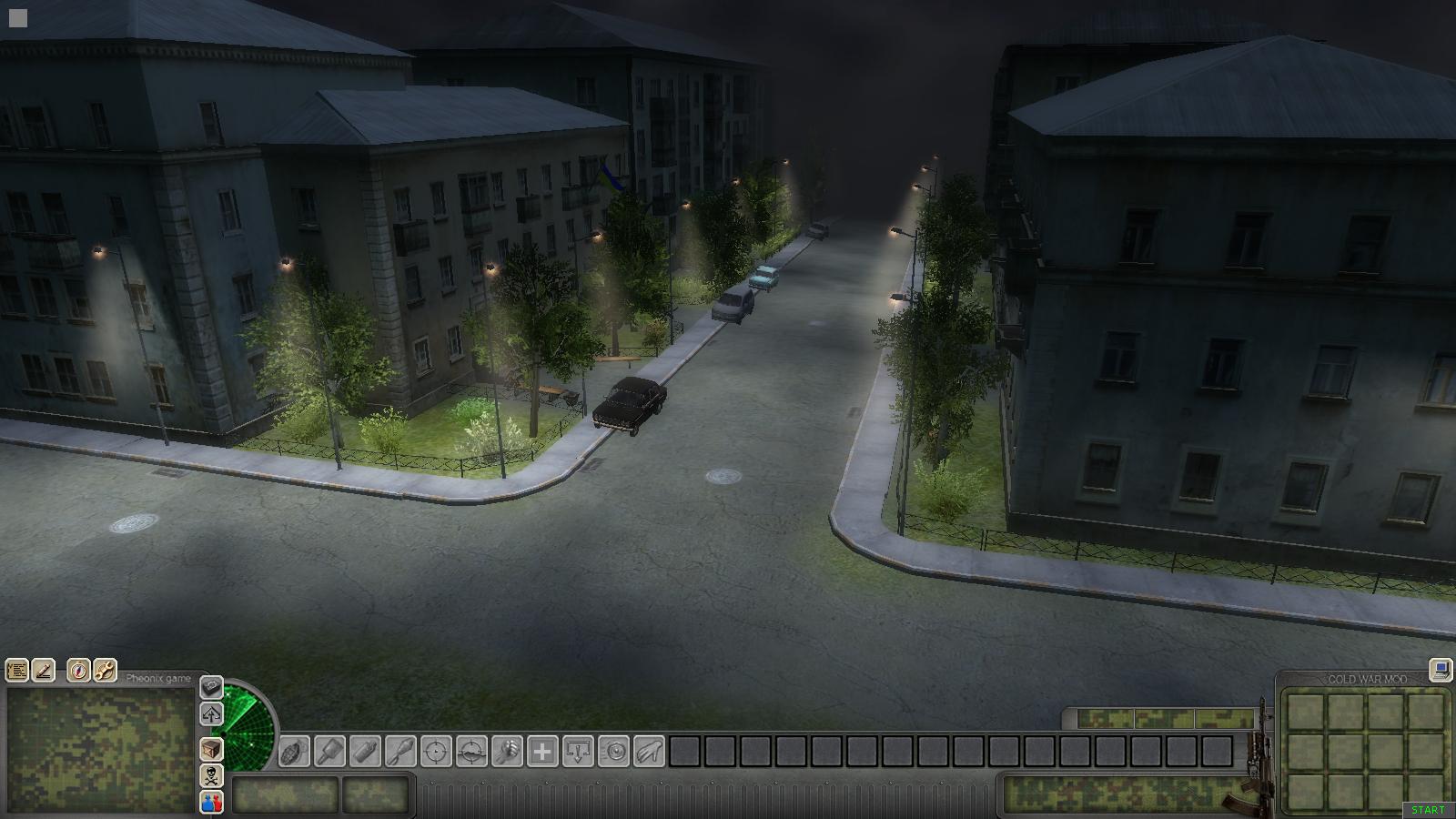This screenshot has height=819, width=1456.
Task: Select the stick grenade command
Action: pos(329,753)
